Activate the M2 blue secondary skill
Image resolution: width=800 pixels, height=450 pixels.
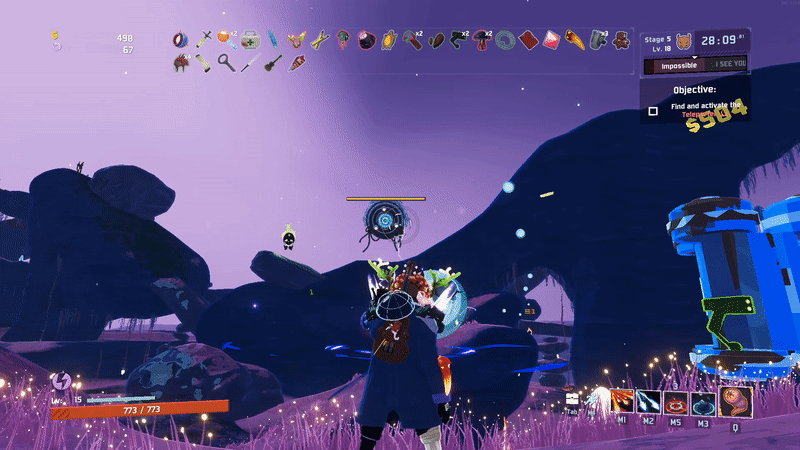[648, 403]
